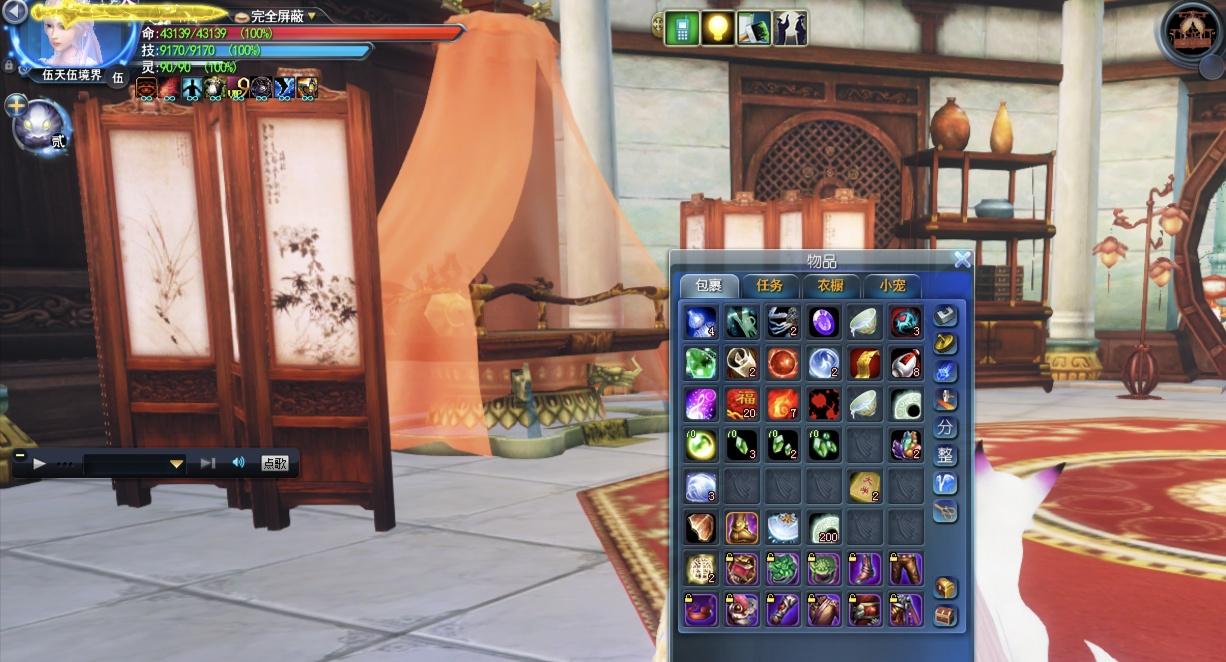
Task: Show the 小宠 pet tab
Action: pos(891,286)
